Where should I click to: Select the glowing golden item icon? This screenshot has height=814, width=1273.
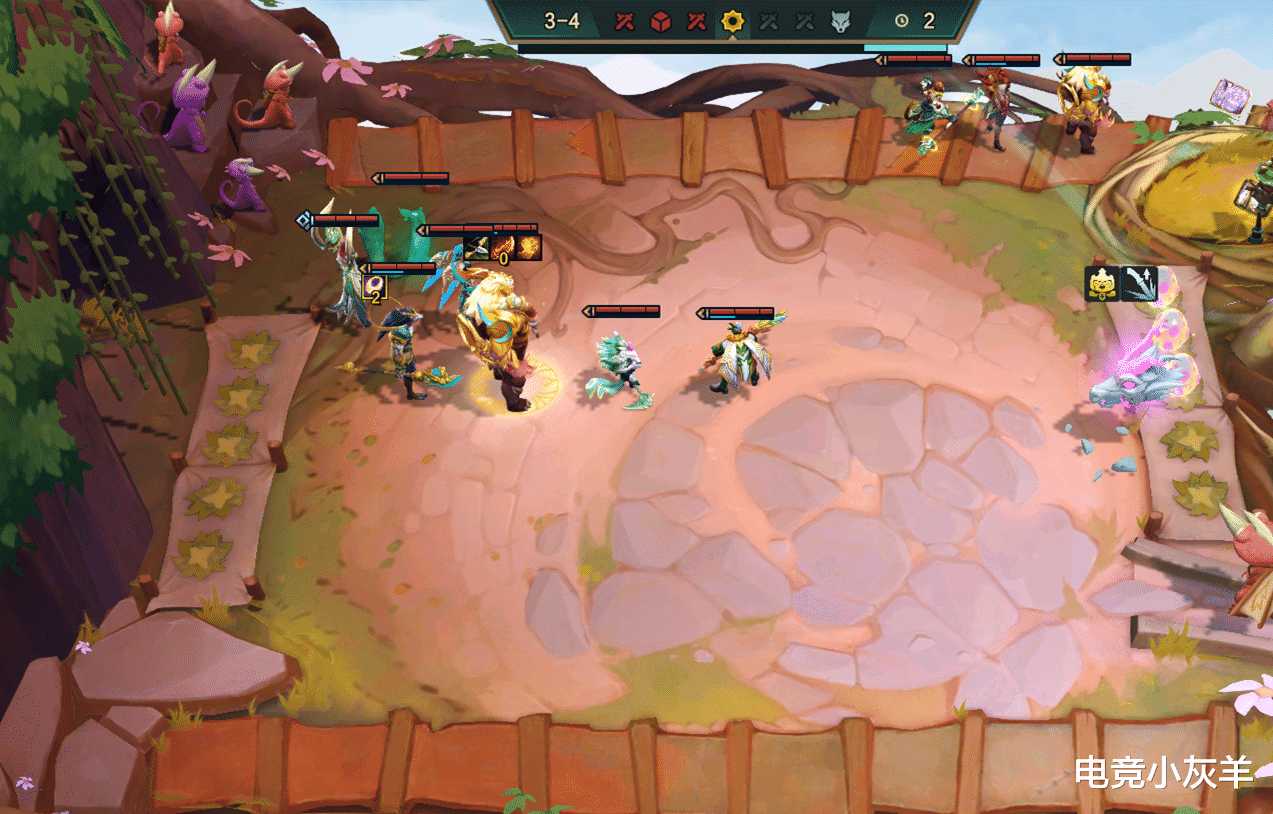[x=529, y=246]
